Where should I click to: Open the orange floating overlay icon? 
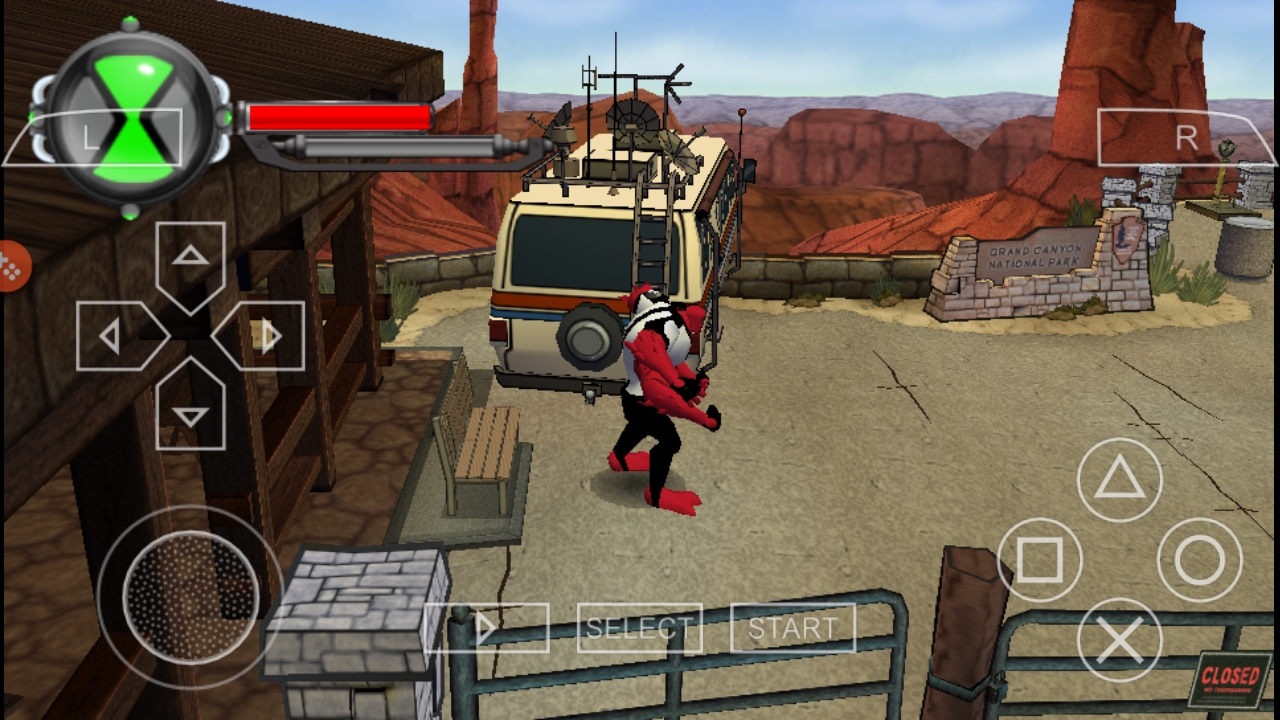pos(12,267)
